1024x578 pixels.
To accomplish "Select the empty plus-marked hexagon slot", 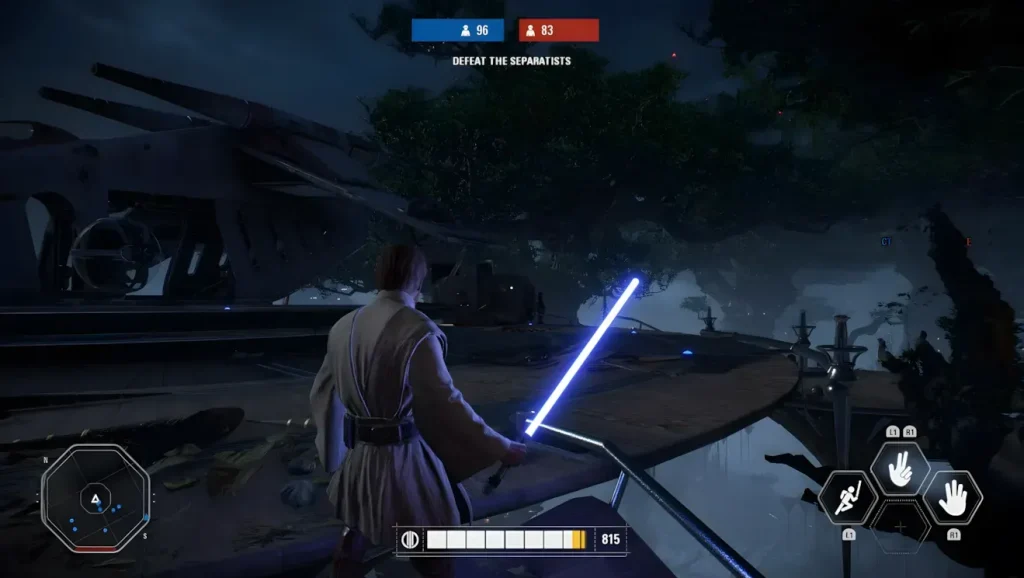I will tap(900, 526).
